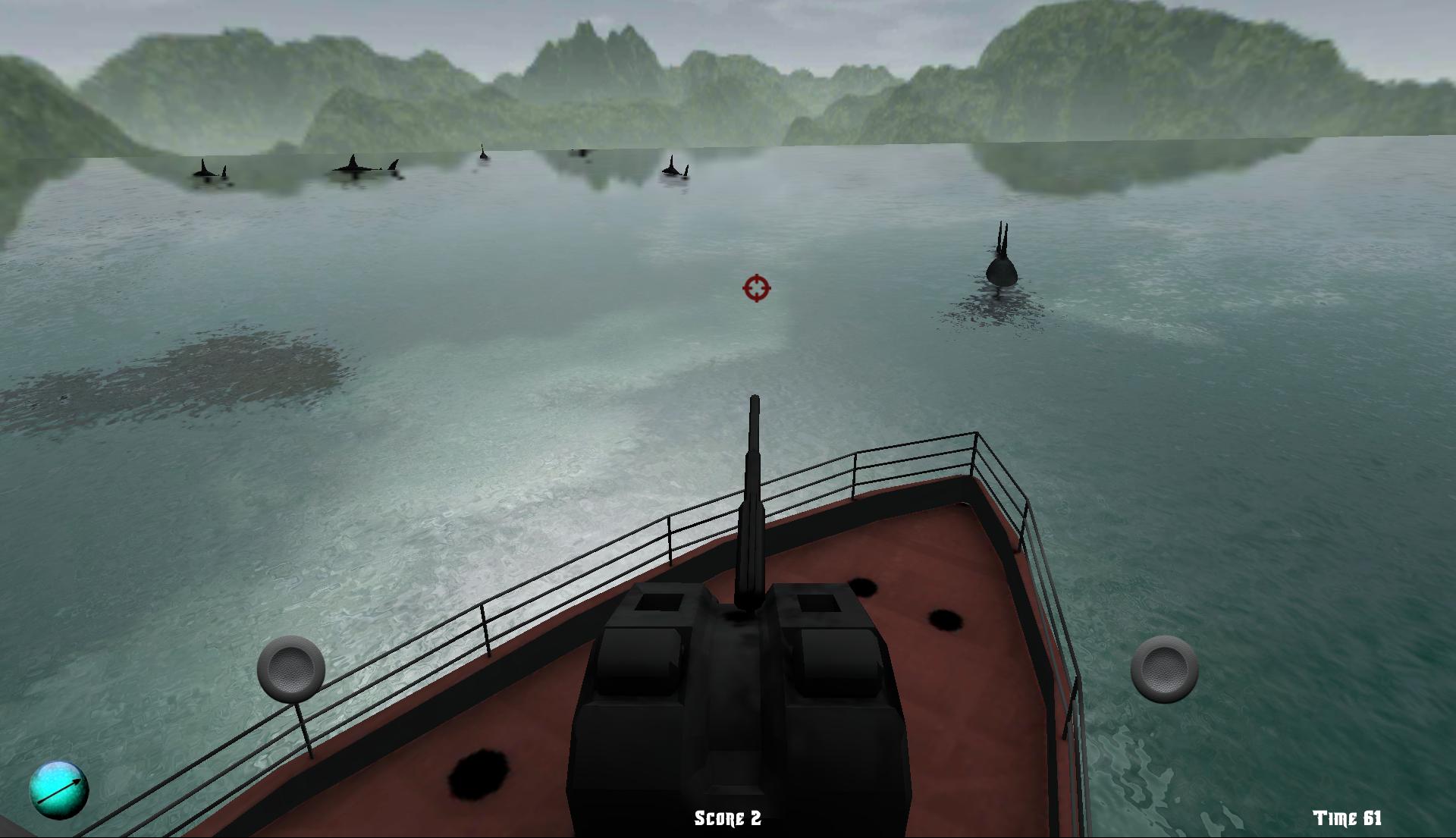Select the cannon barrel pointing forward

(x=755, y=470)
